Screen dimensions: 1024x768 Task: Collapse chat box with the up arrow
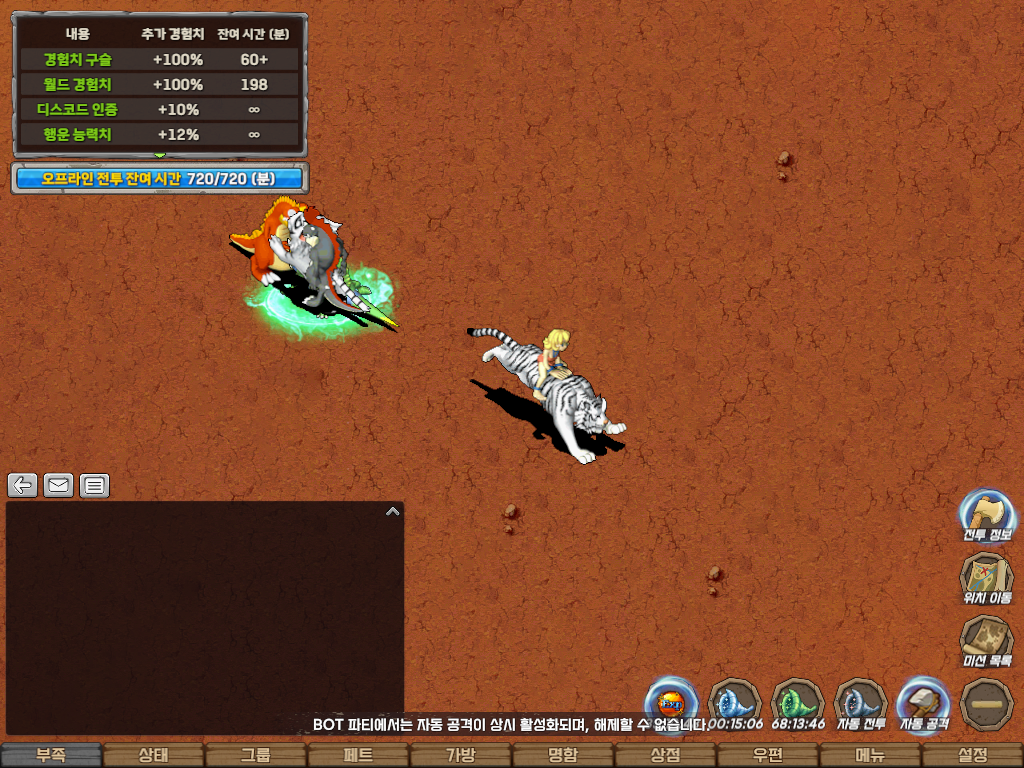(392, 511)
